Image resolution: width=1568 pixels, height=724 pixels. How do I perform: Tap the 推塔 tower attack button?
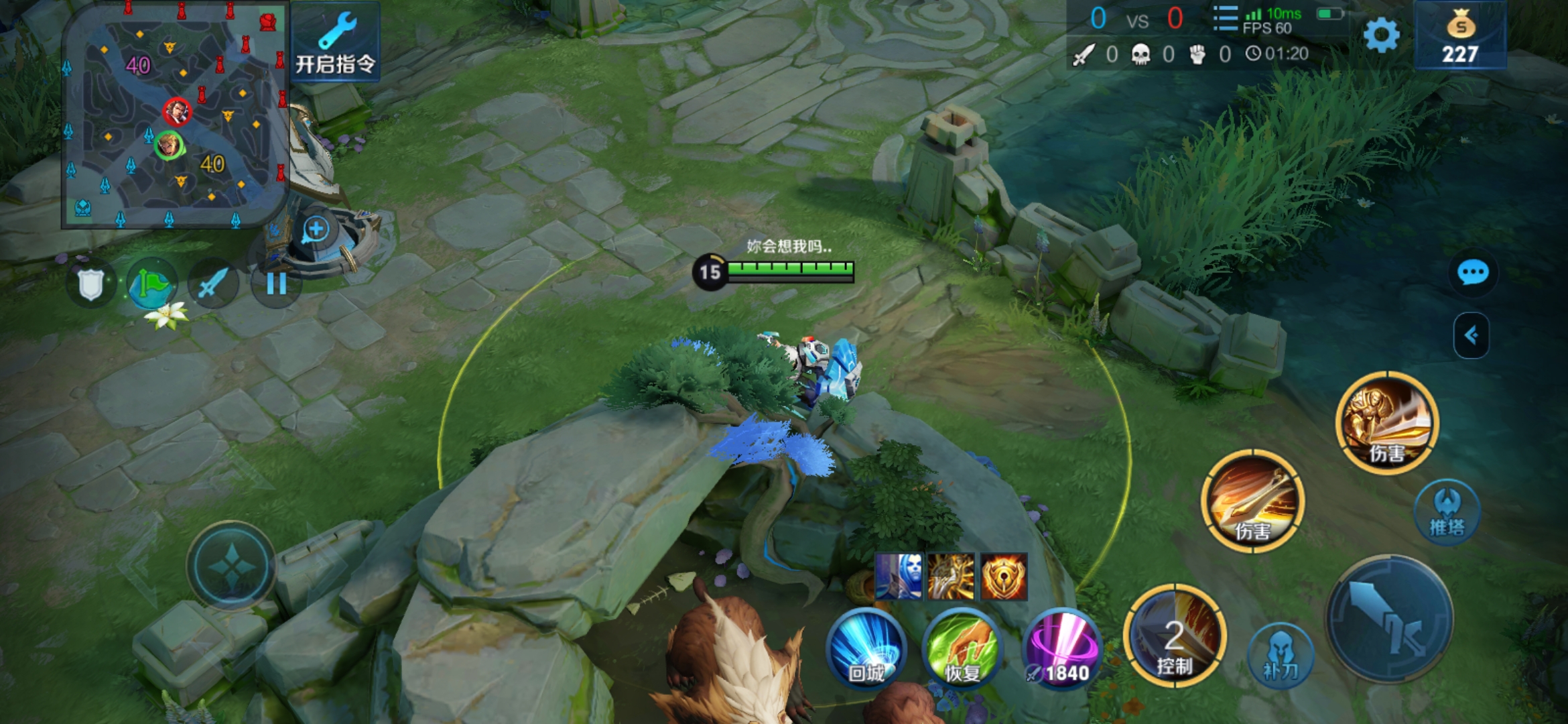tap(1447, 511)
